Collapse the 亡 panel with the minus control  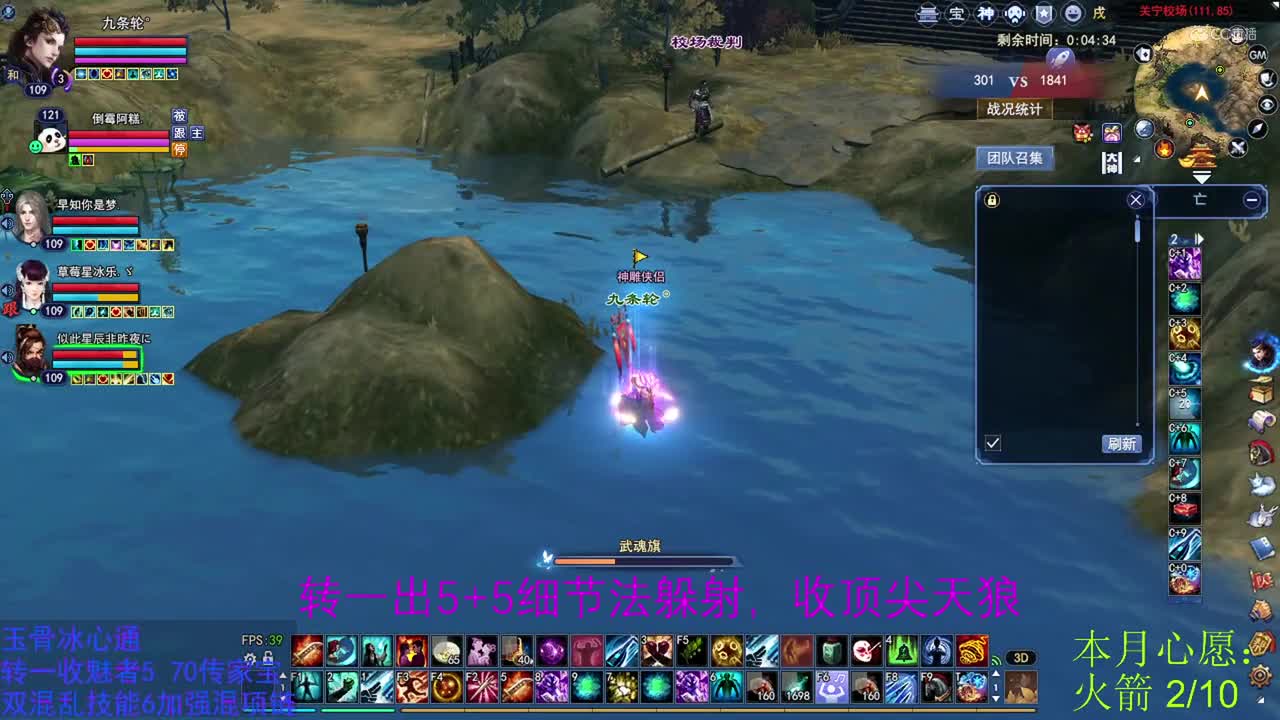coord(1251,200)
